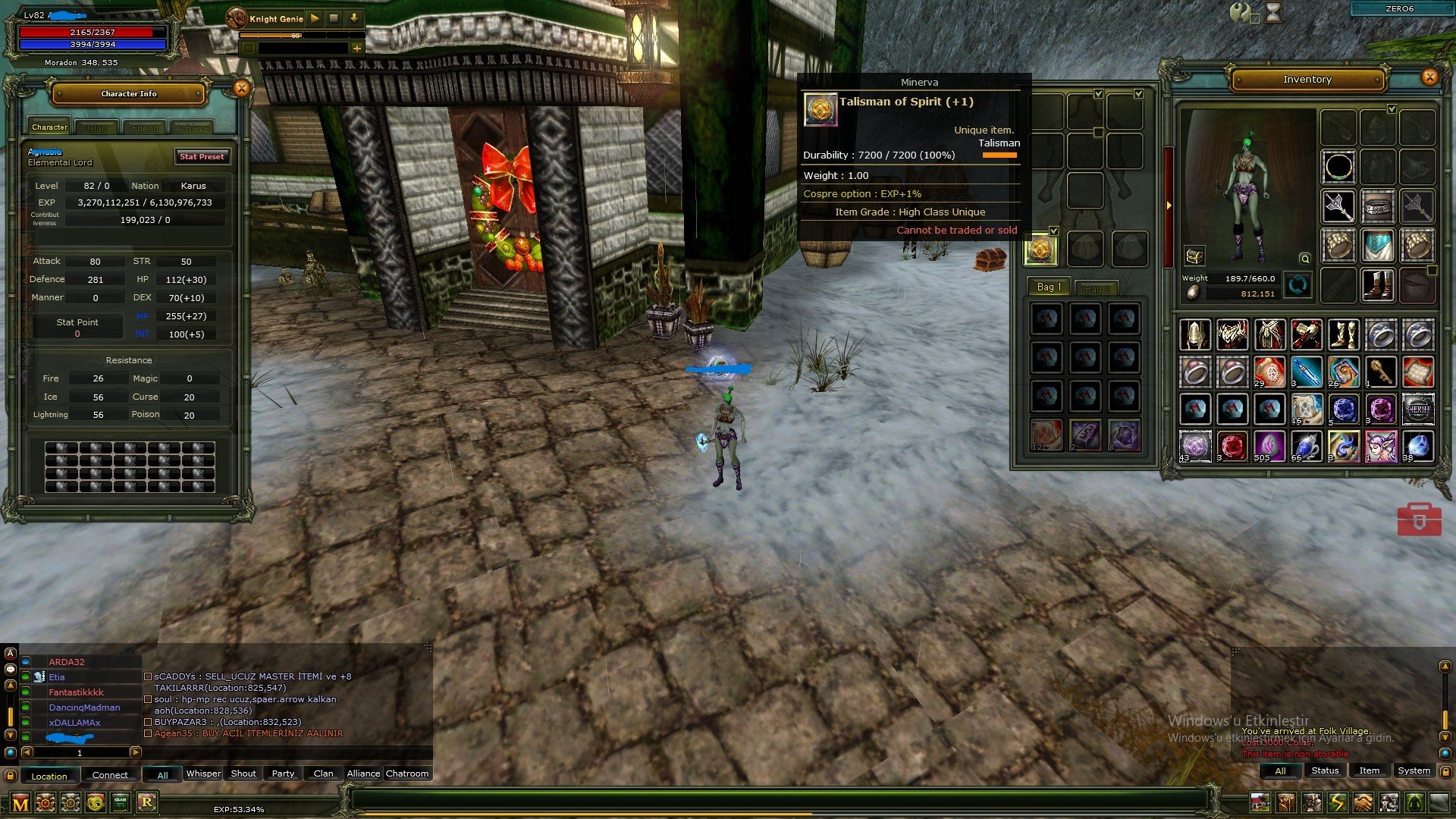Stop the Knight Genie

pyautogui.click(x=334, y=18)
